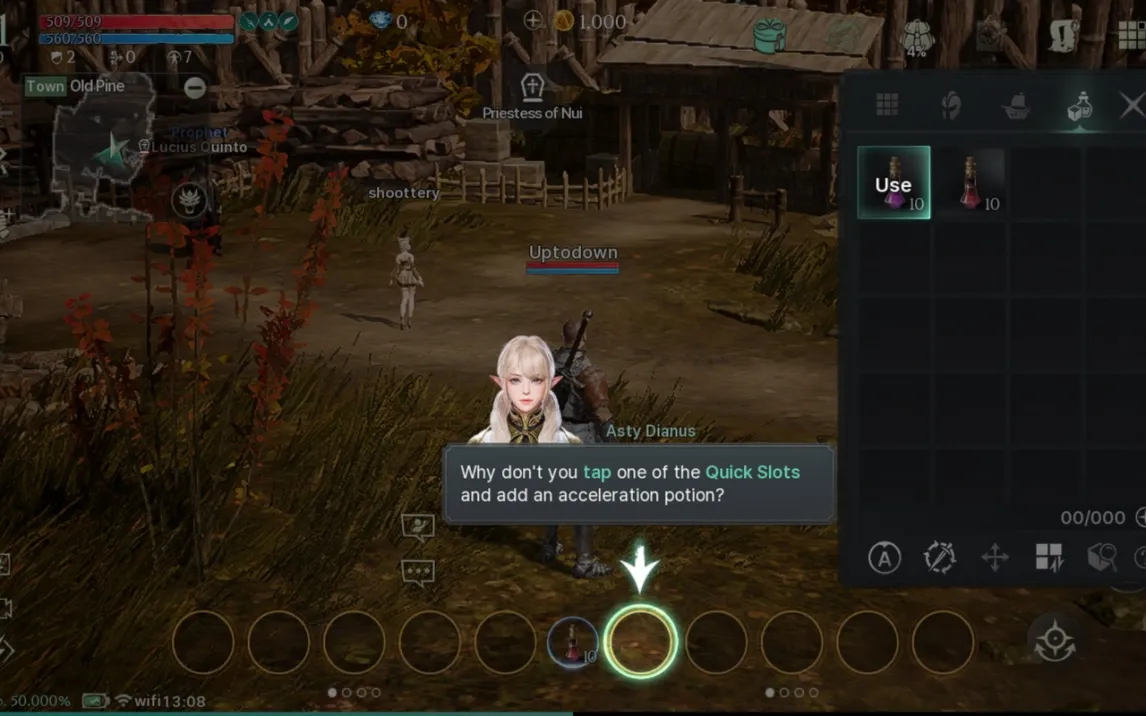
Task: Click the four-arrow move icon
Action: point(995,558)
